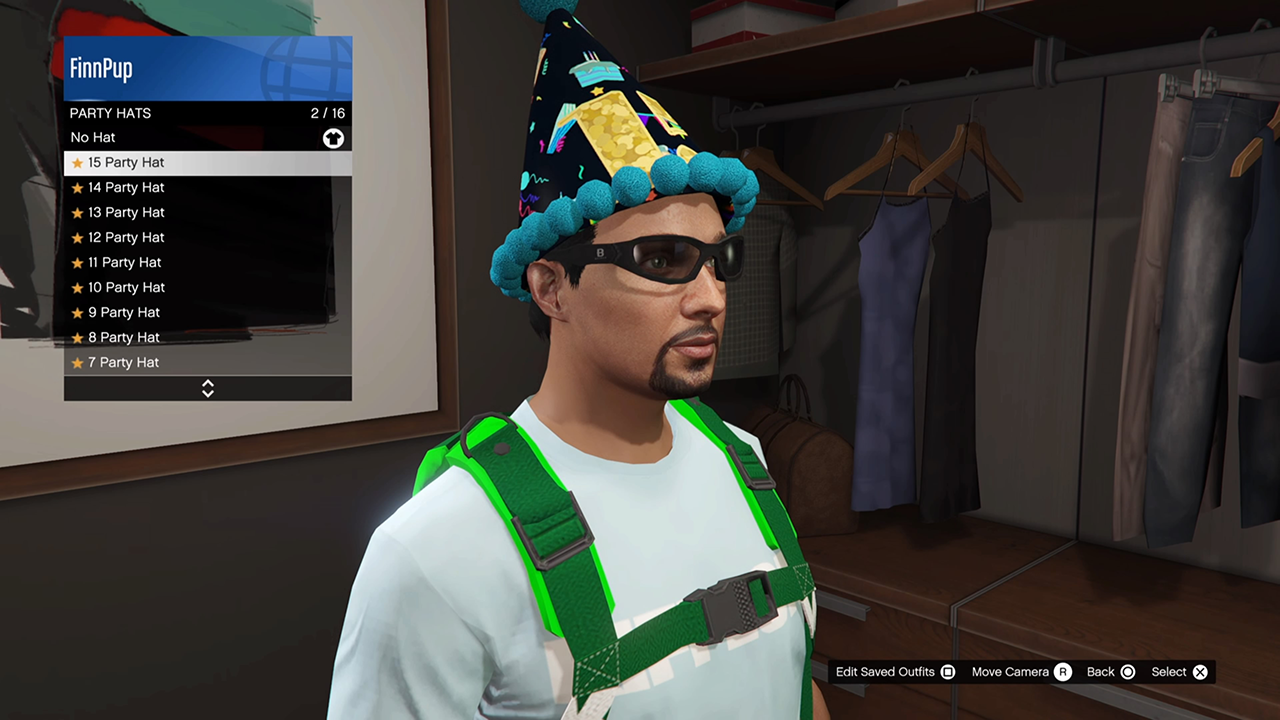Select 14 Party Hat from list
Viewport: 1280px width, 720px height.
tap(207, 188)
